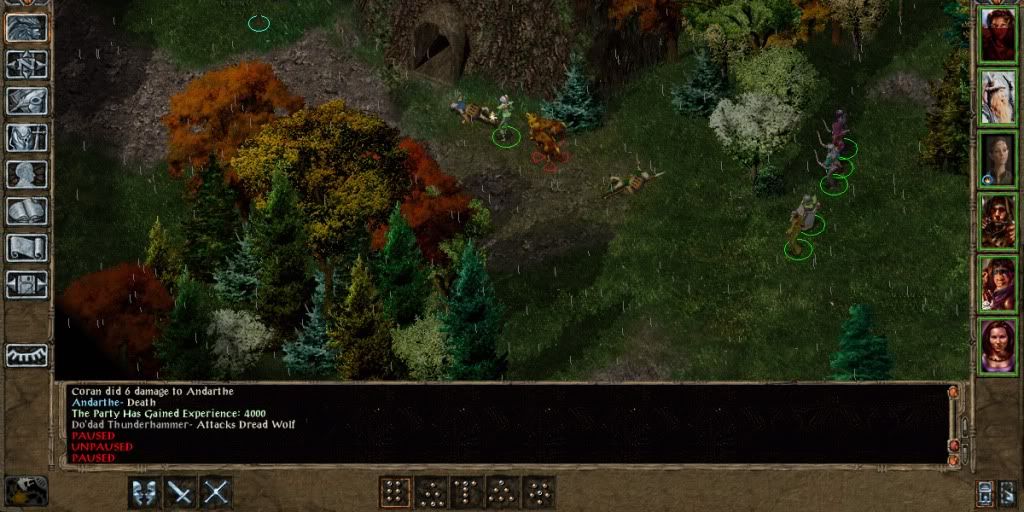
Task: Select the crossed swords action button
Action: tap(217, 491)
